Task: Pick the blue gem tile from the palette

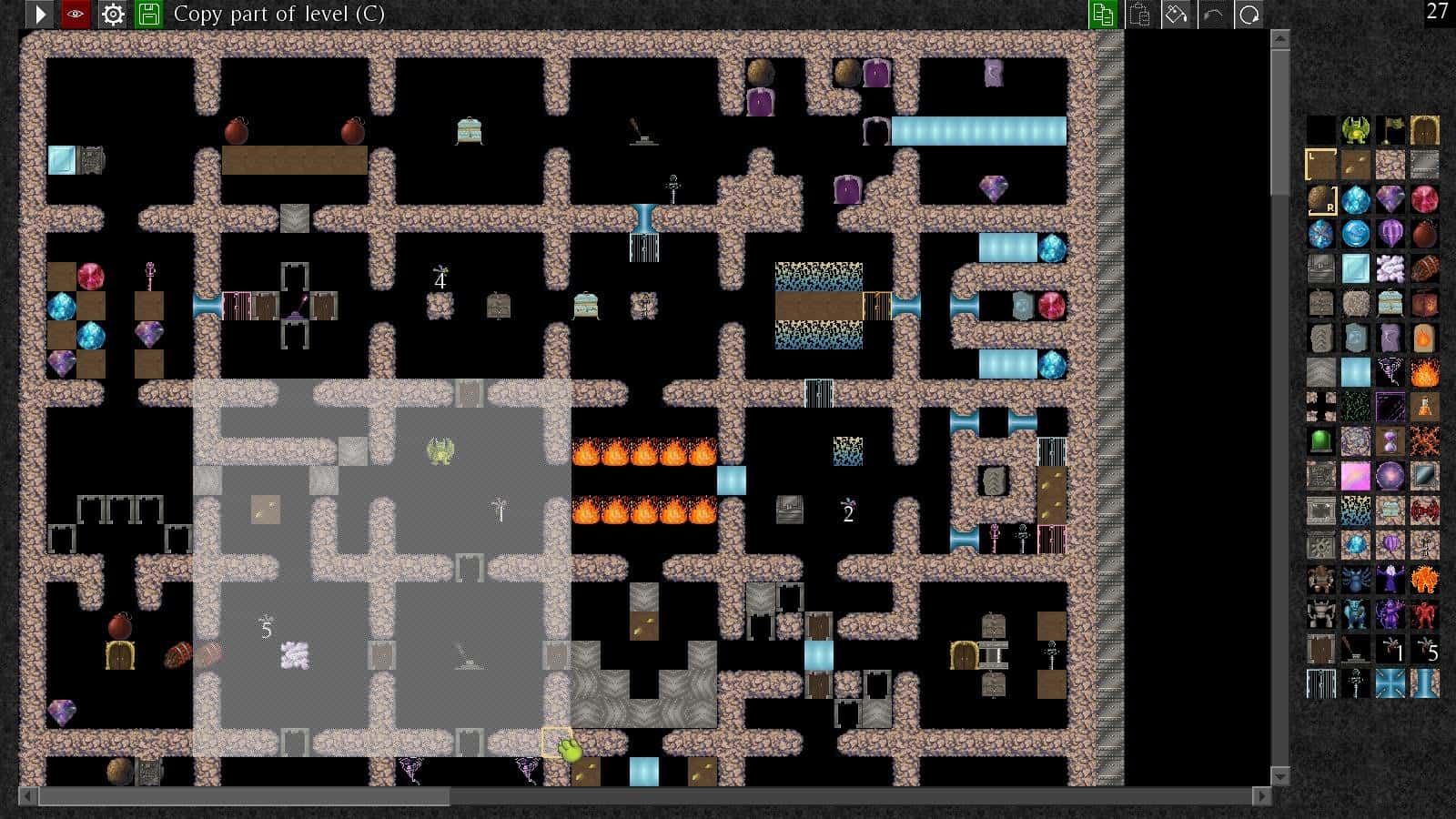Action: click(1356, 197)
